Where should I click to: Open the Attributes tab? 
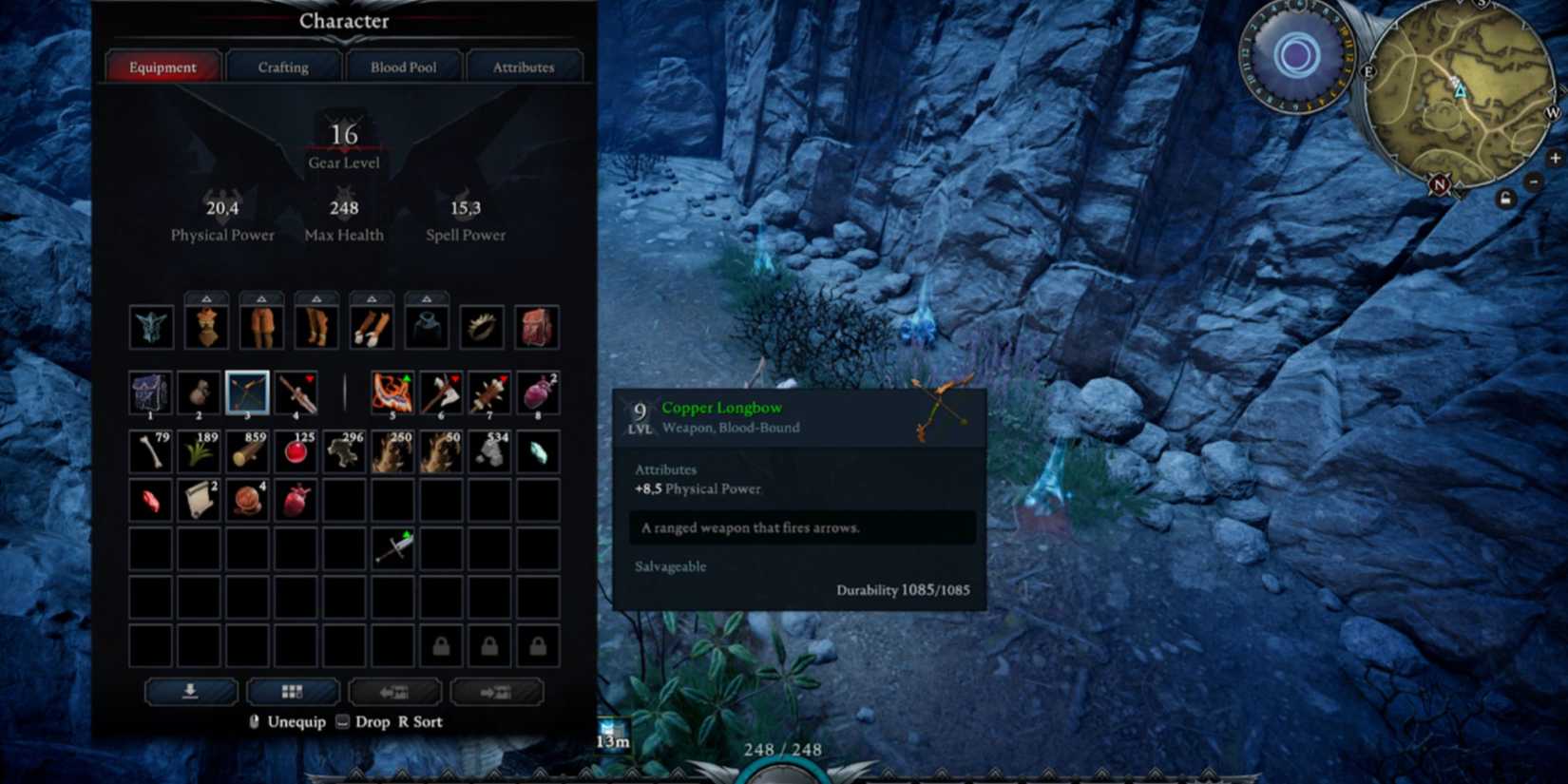click(524, 67)
